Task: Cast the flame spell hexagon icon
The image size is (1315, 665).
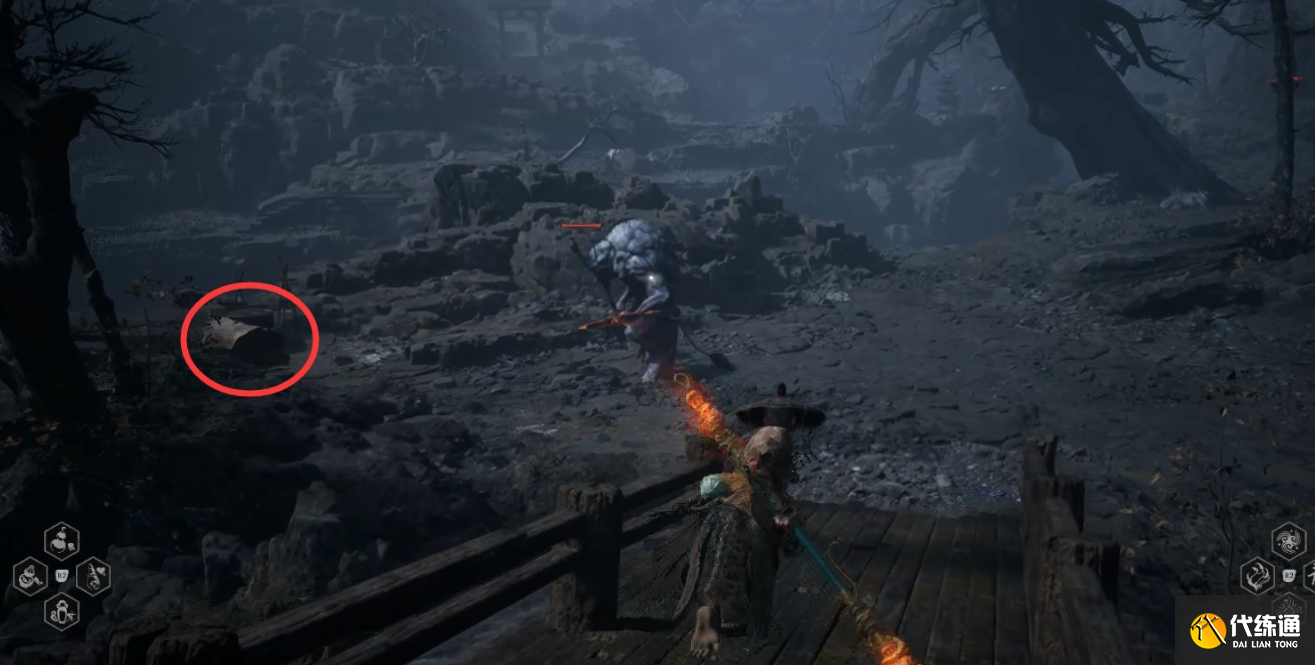Action: (1257, 576)
